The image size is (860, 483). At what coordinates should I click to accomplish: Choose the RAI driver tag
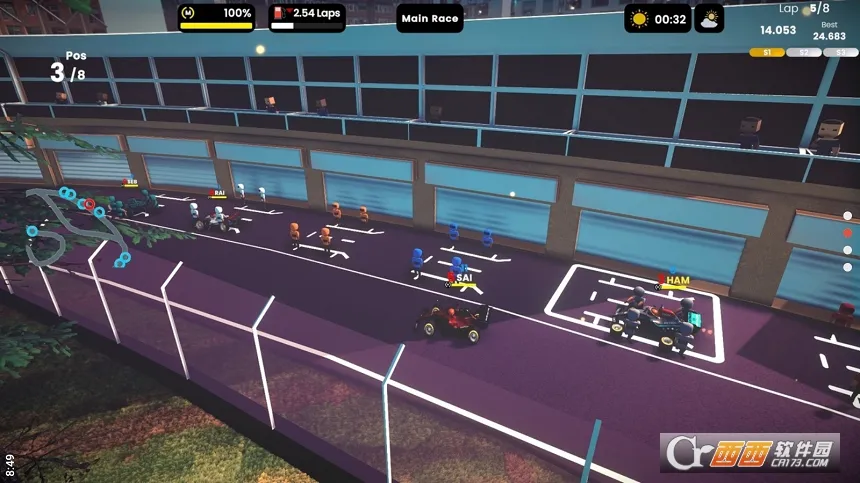point(218,193)
